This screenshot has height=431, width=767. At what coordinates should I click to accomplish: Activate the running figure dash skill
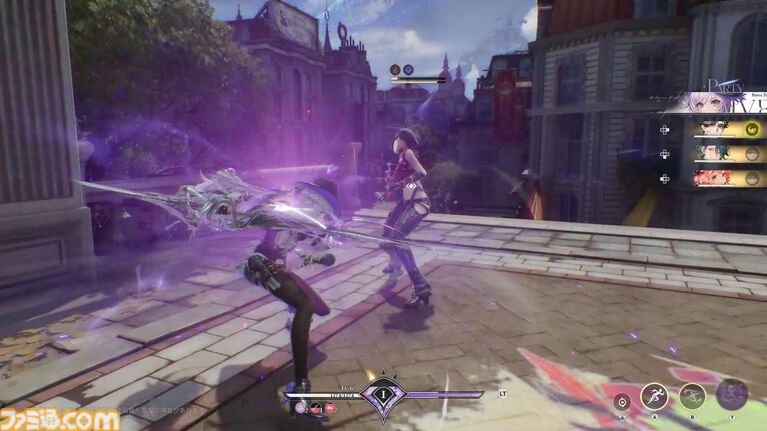click(654, 396)
